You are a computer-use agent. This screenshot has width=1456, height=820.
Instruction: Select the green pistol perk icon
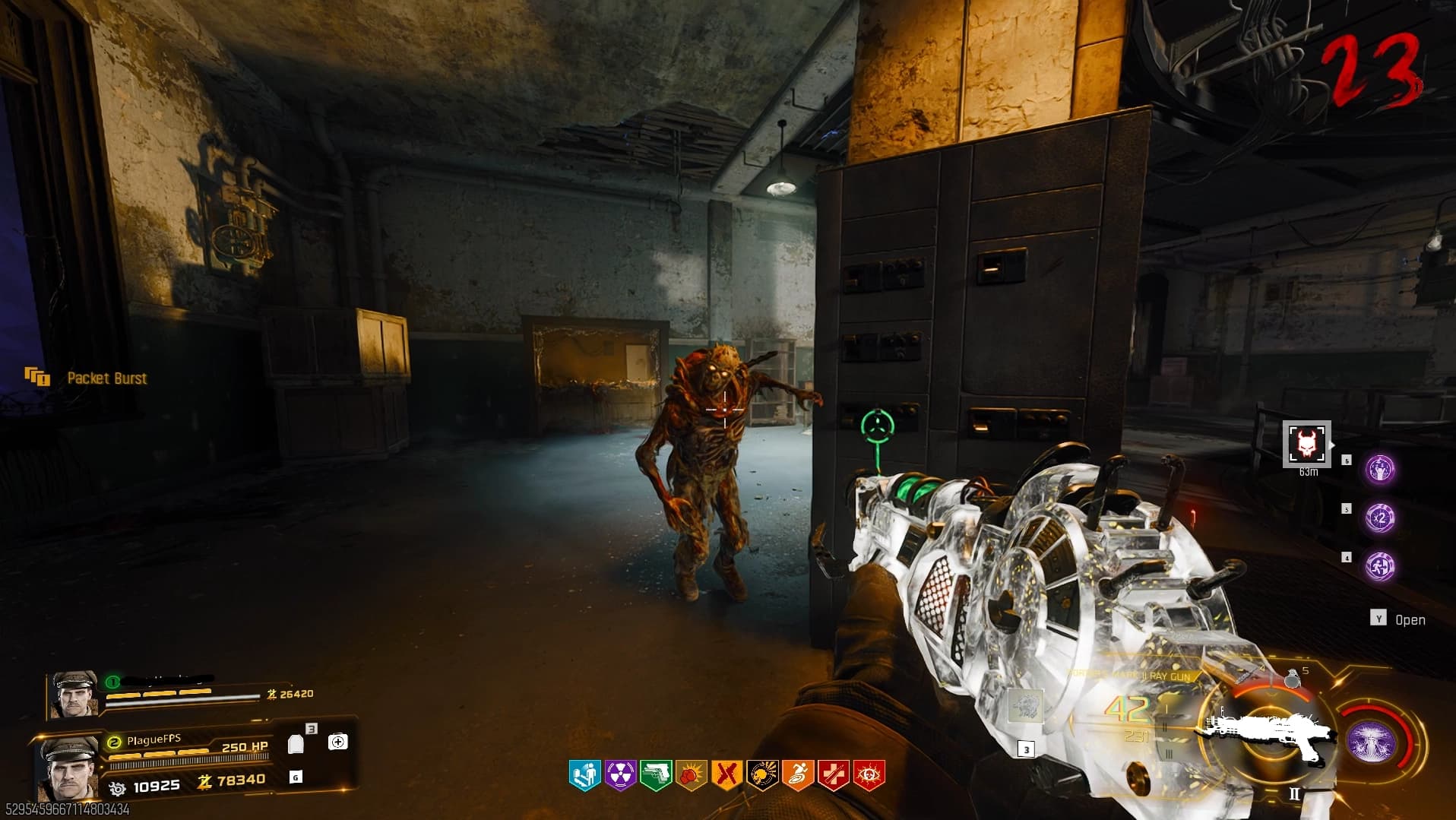(655, 775)
